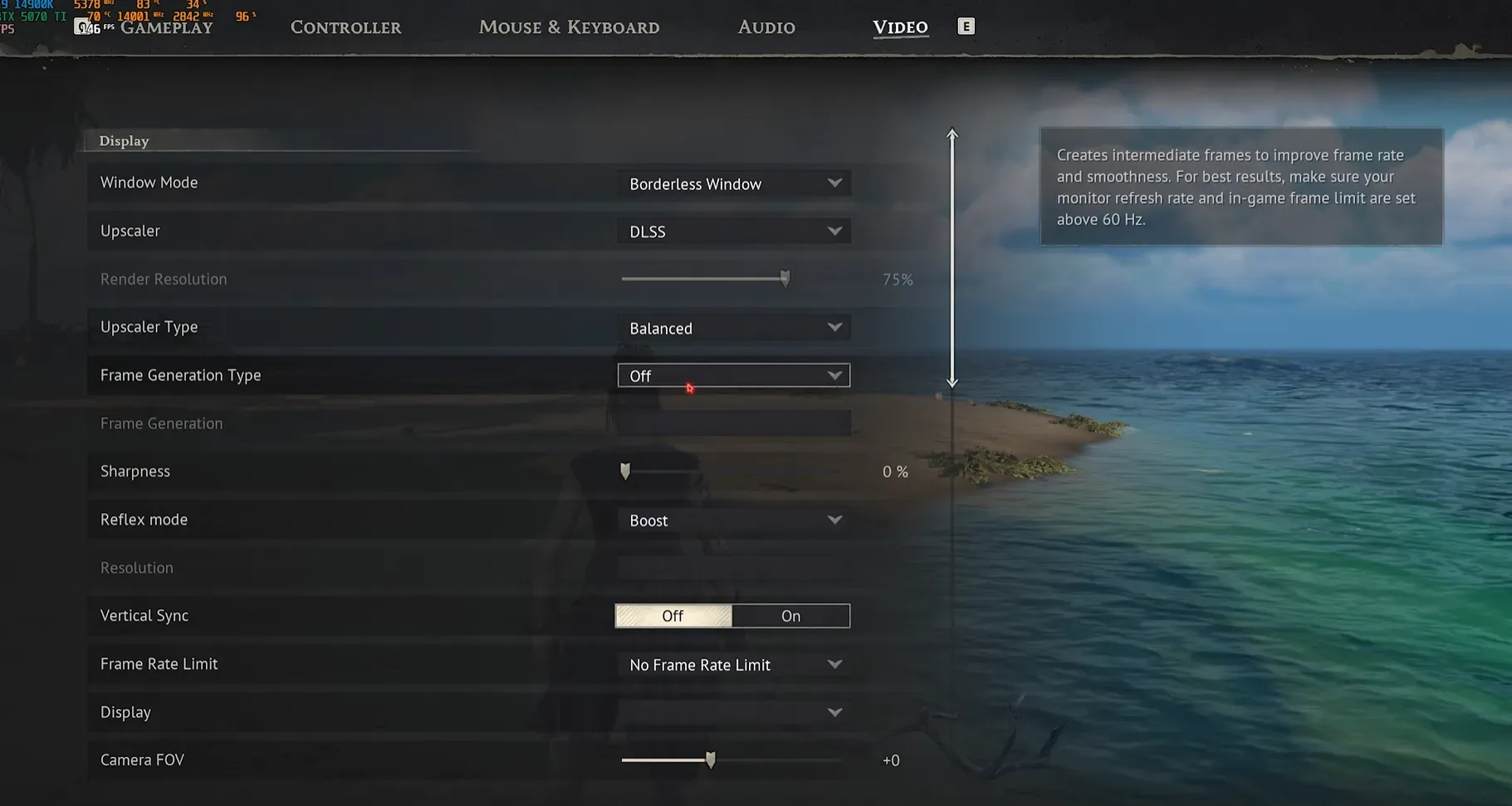Keep Vertical Sync disabled by clicking Off
Image resolution: width=1512 pixels, height=806 pixels.
coord(673,615)
